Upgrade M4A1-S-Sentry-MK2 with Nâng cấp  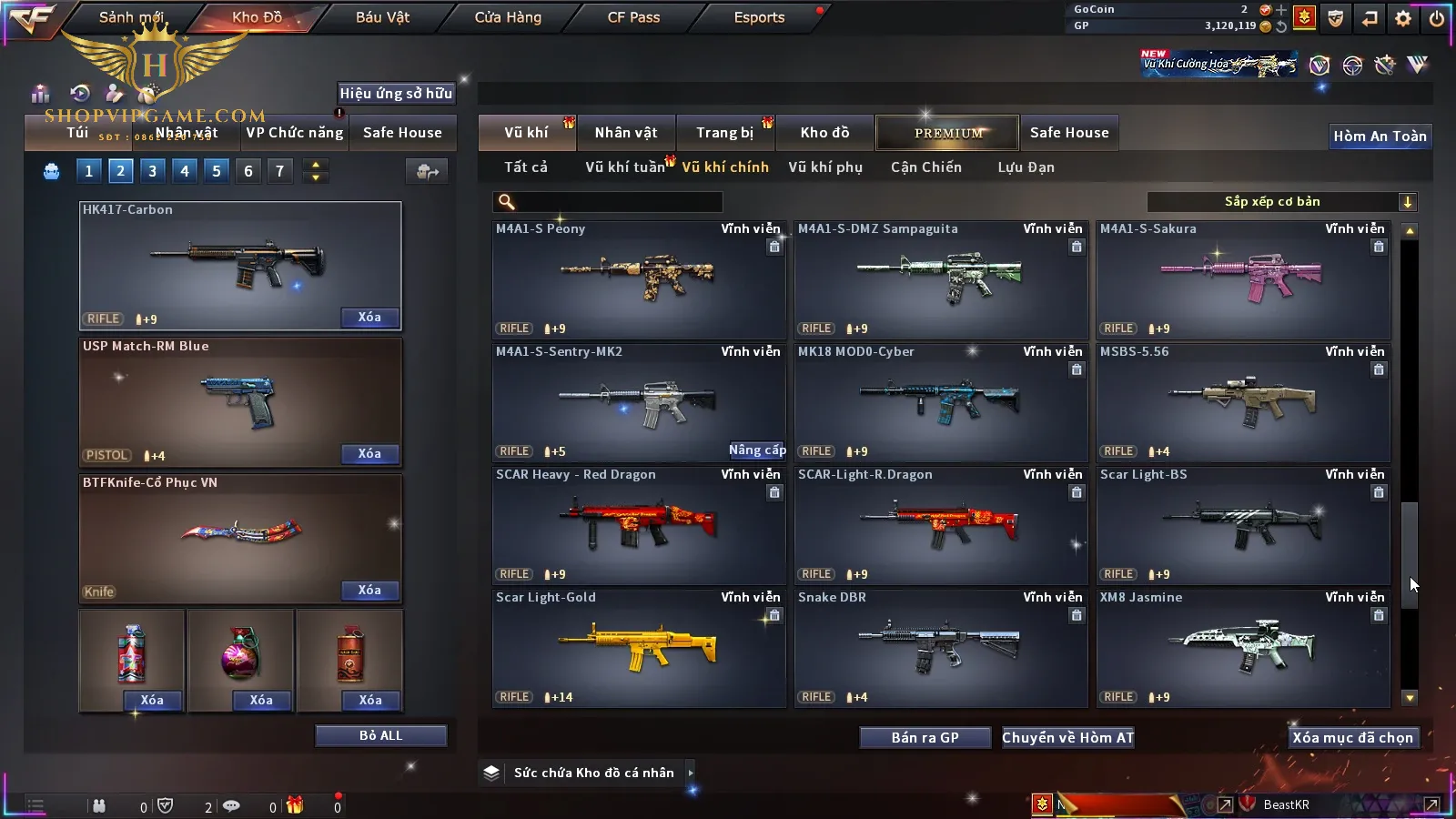pos(756,450)
